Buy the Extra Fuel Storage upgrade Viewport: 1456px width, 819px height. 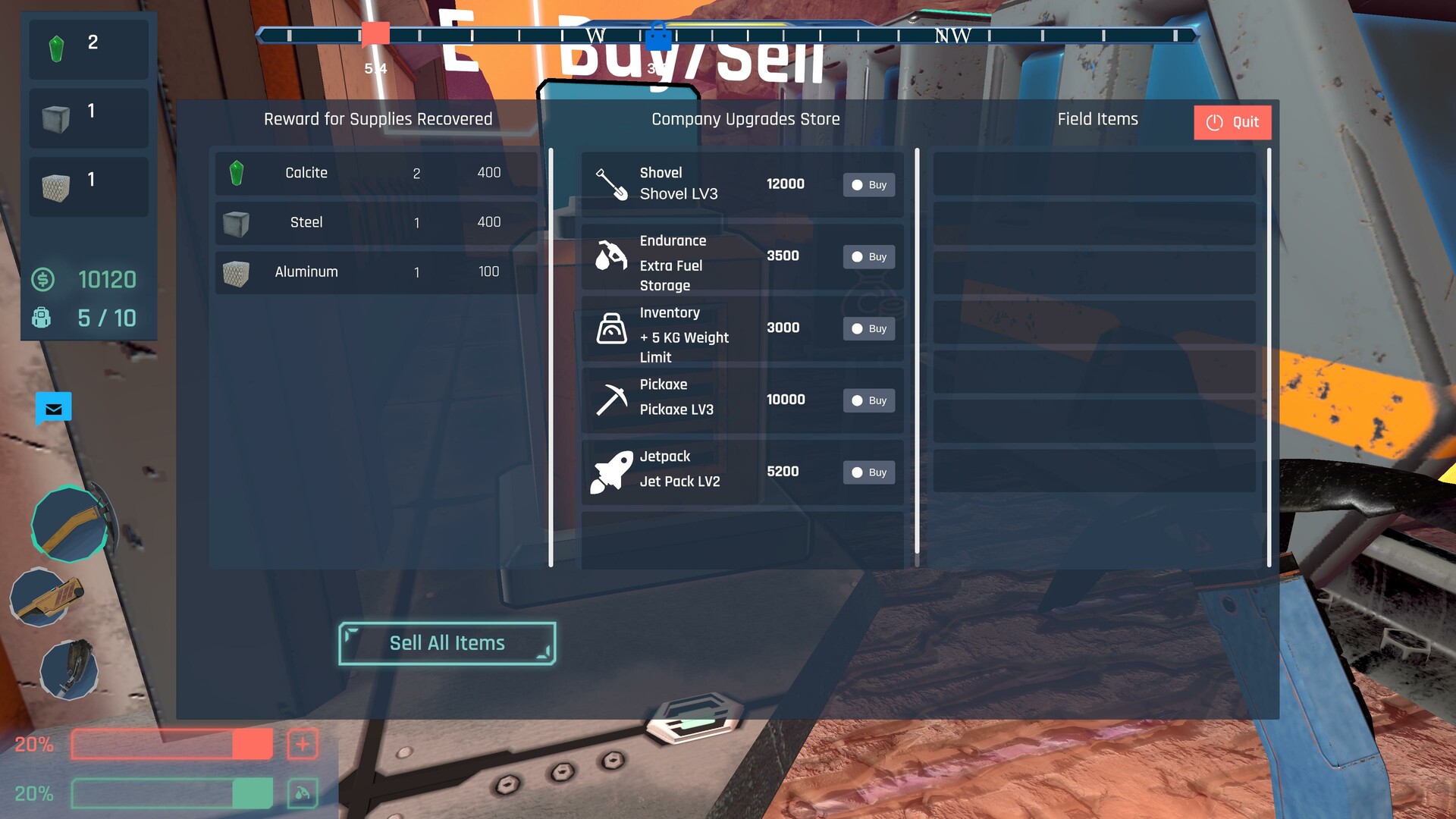pos(868,256)
